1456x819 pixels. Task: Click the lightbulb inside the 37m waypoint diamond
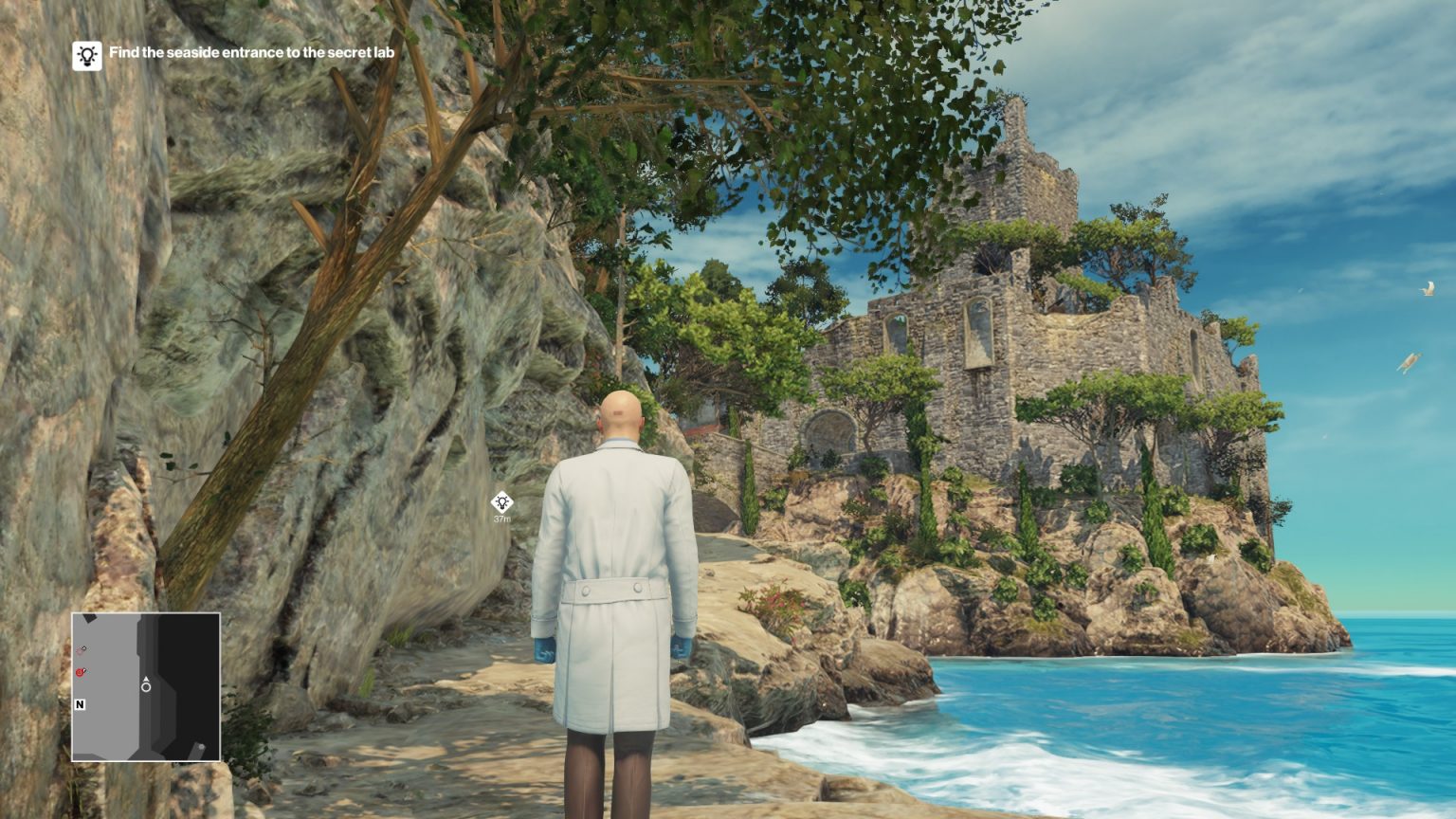[x=503, y=500]
